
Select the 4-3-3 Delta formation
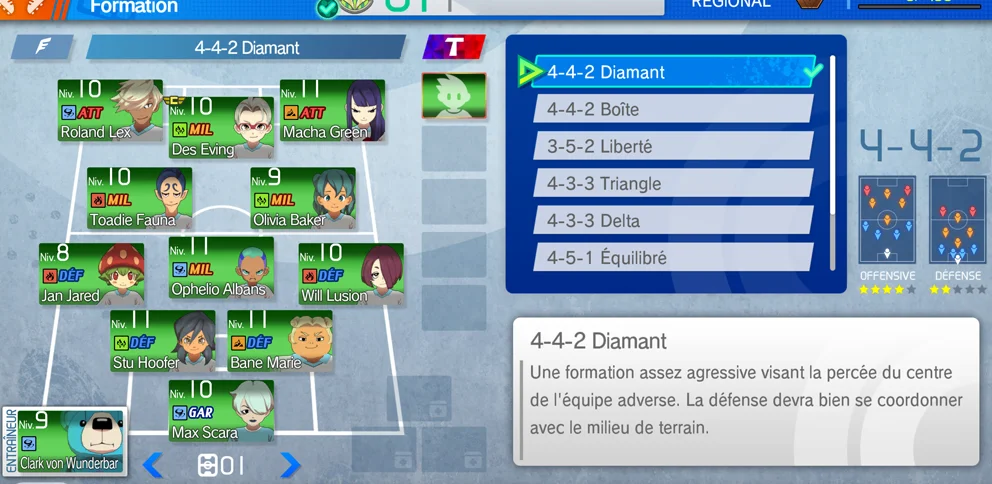[672, 221]
